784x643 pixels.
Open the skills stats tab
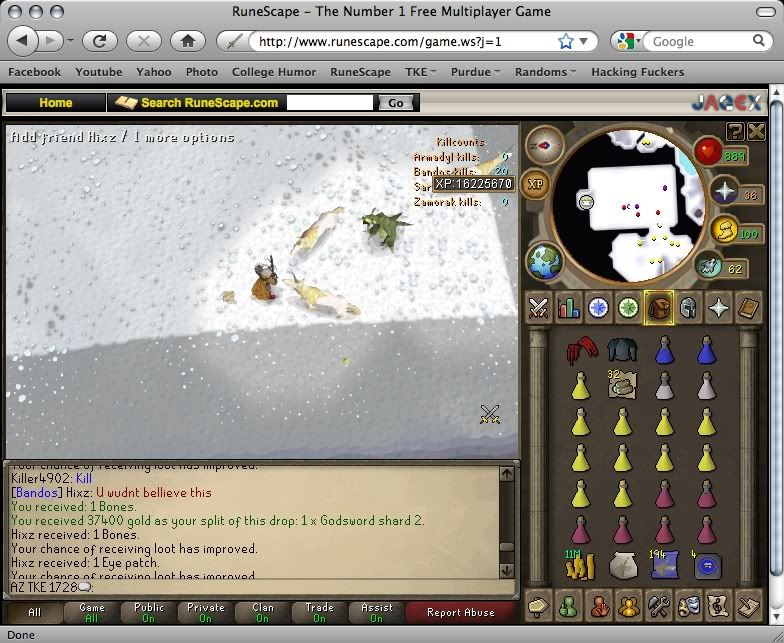point(569,308)
